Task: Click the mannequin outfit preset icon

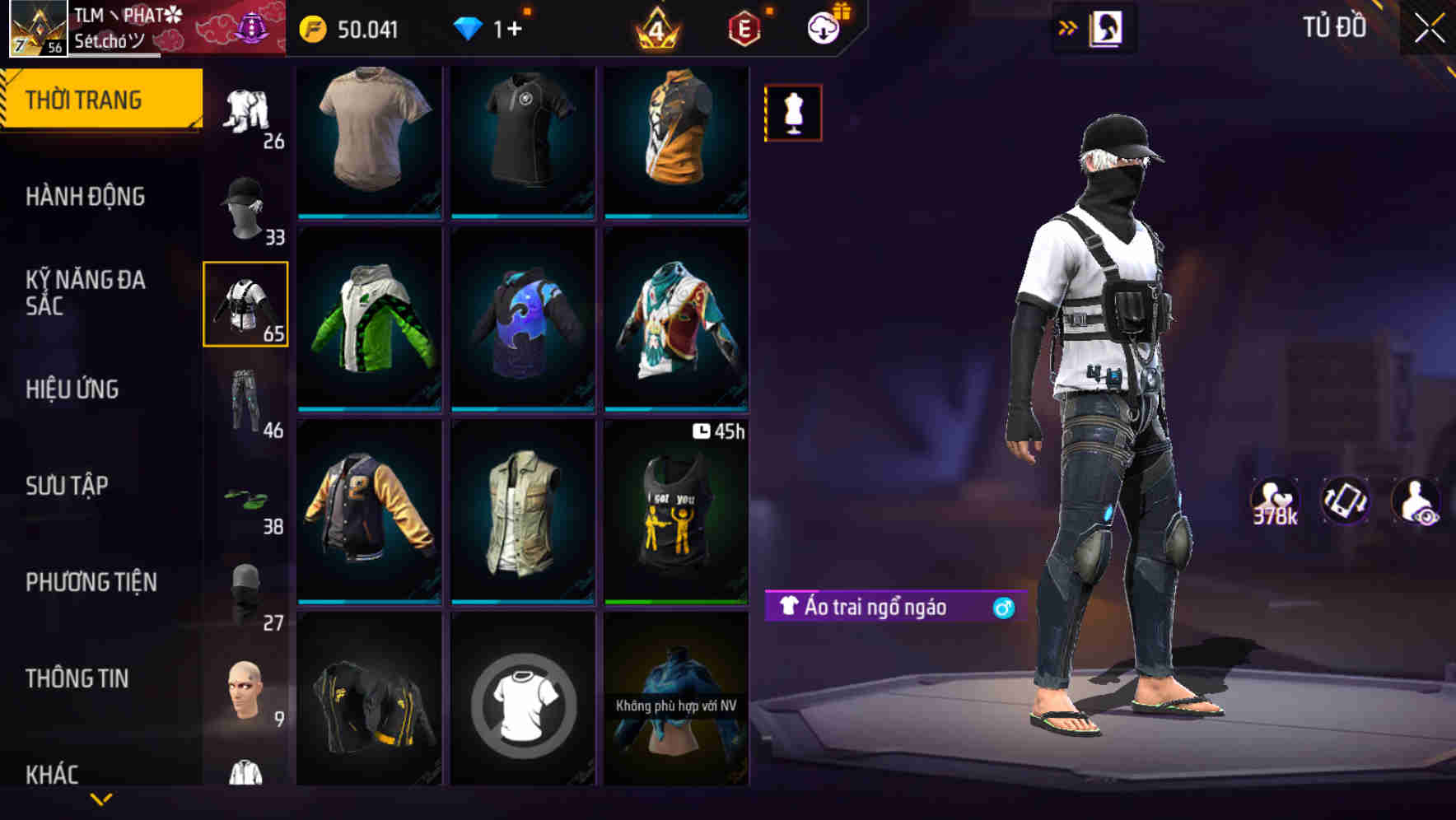Action: (792, 112)
